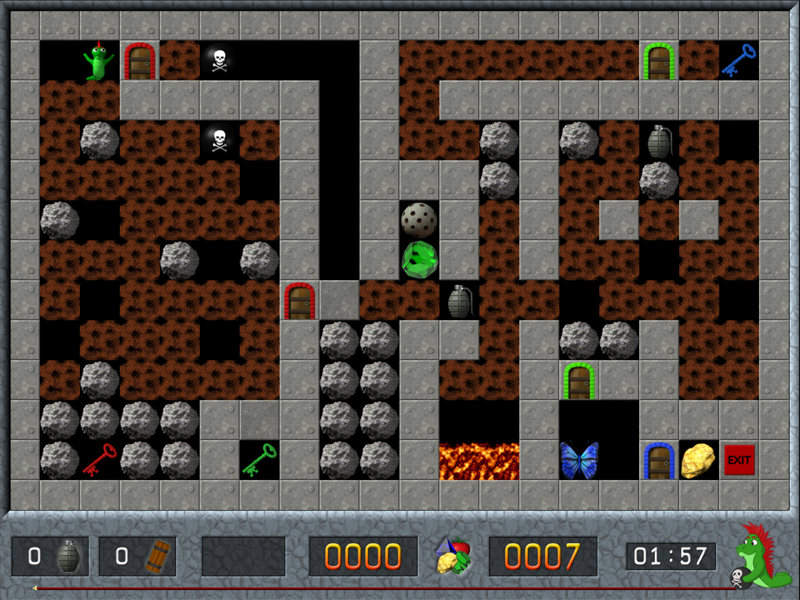Screen dimensions: 800x600
Task: Click the gems collection icon
Action: pos(453,557)
